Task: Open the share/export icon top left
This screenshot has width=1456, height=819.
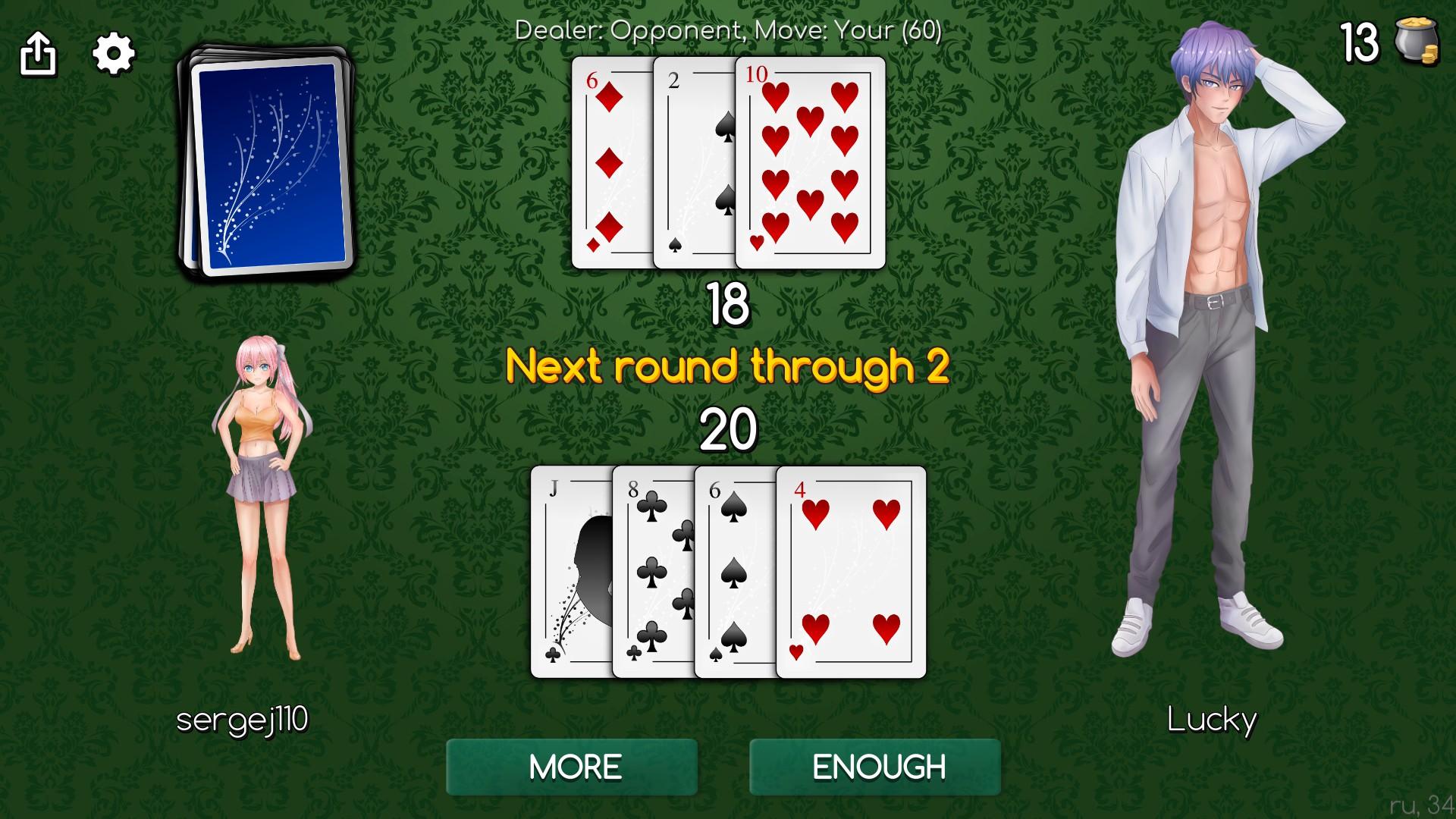Action: pyautogui.click(x=39, y=53)
